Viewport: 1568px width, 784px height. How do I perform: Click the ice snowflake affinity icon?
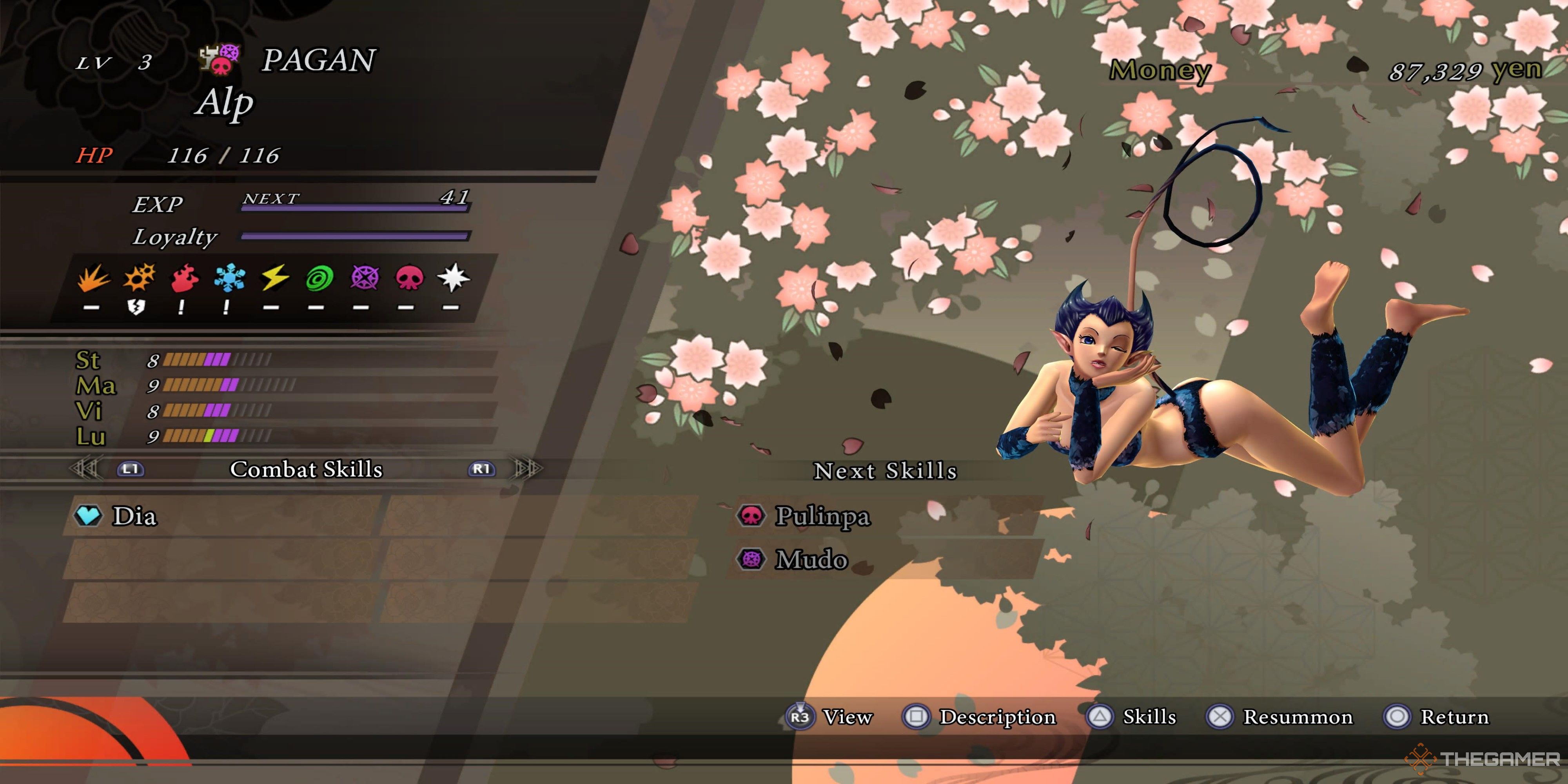point(229,278)
